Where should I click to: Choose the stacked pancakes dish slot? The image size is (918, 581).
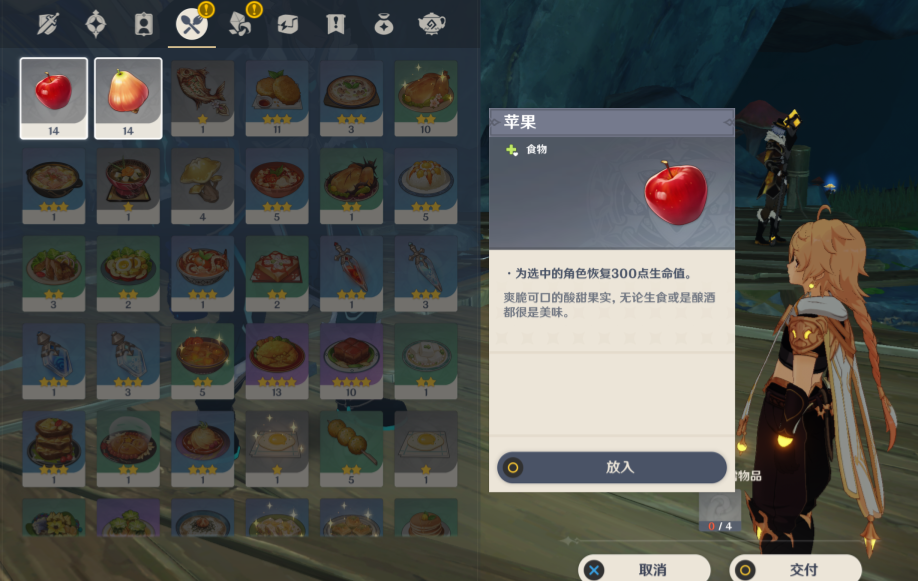(x=54, y=445)
